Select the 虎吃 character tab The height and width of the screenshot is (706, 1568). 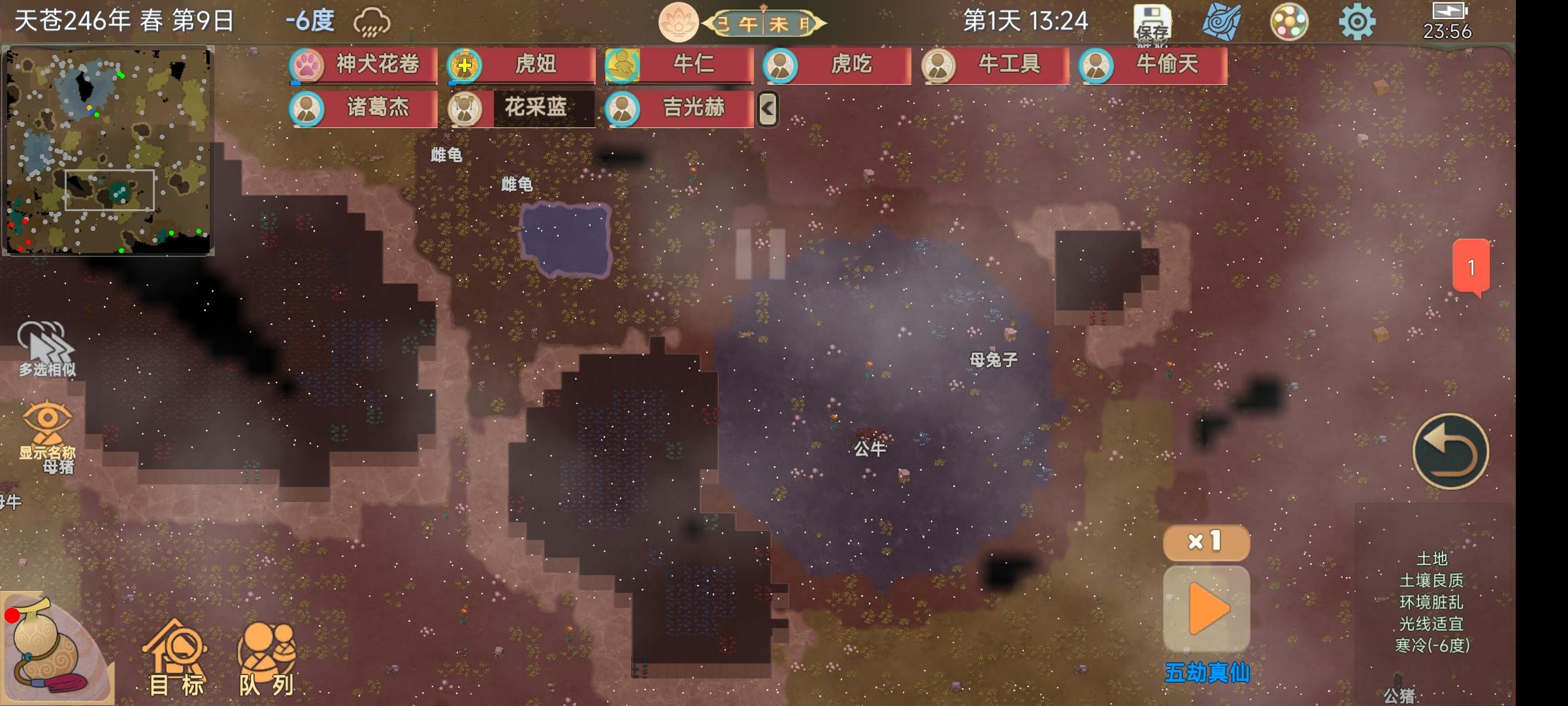coord(838,65)
